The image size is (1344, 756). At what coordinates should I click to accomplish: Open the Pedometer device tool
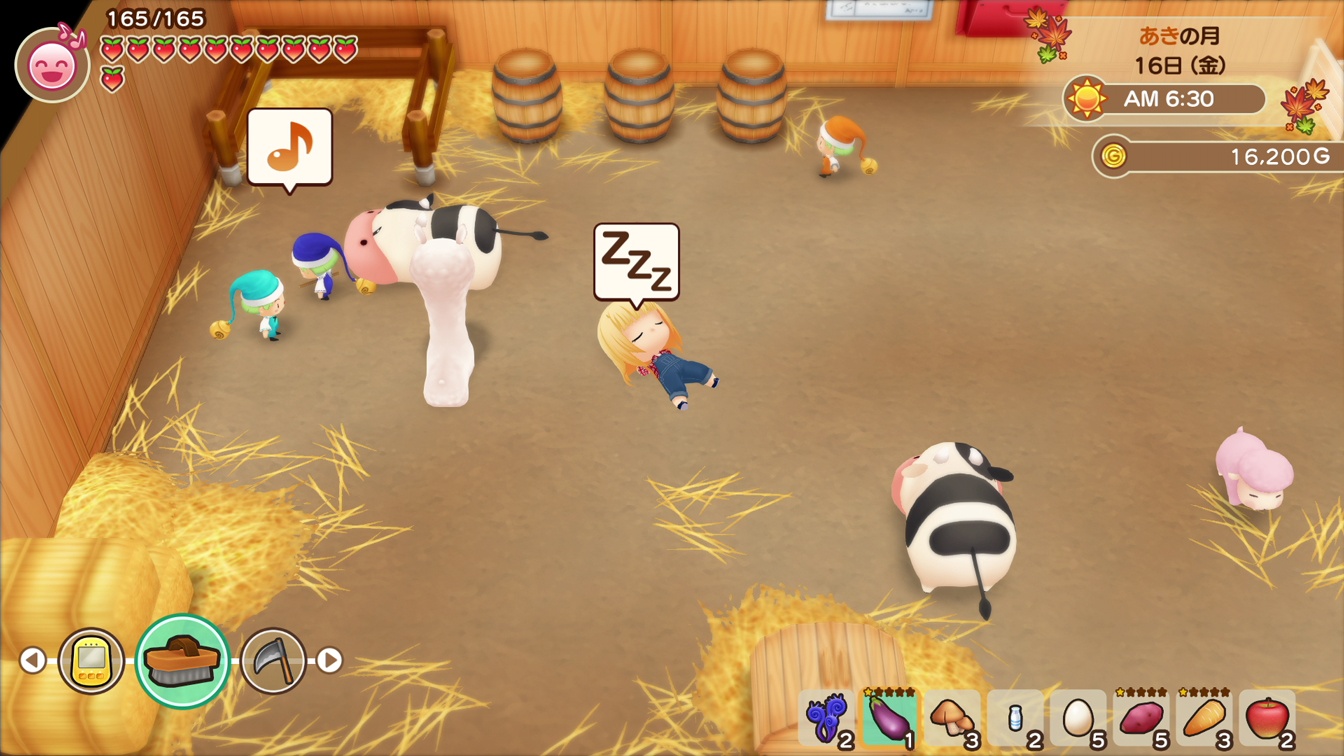click(x=92, y=660)
